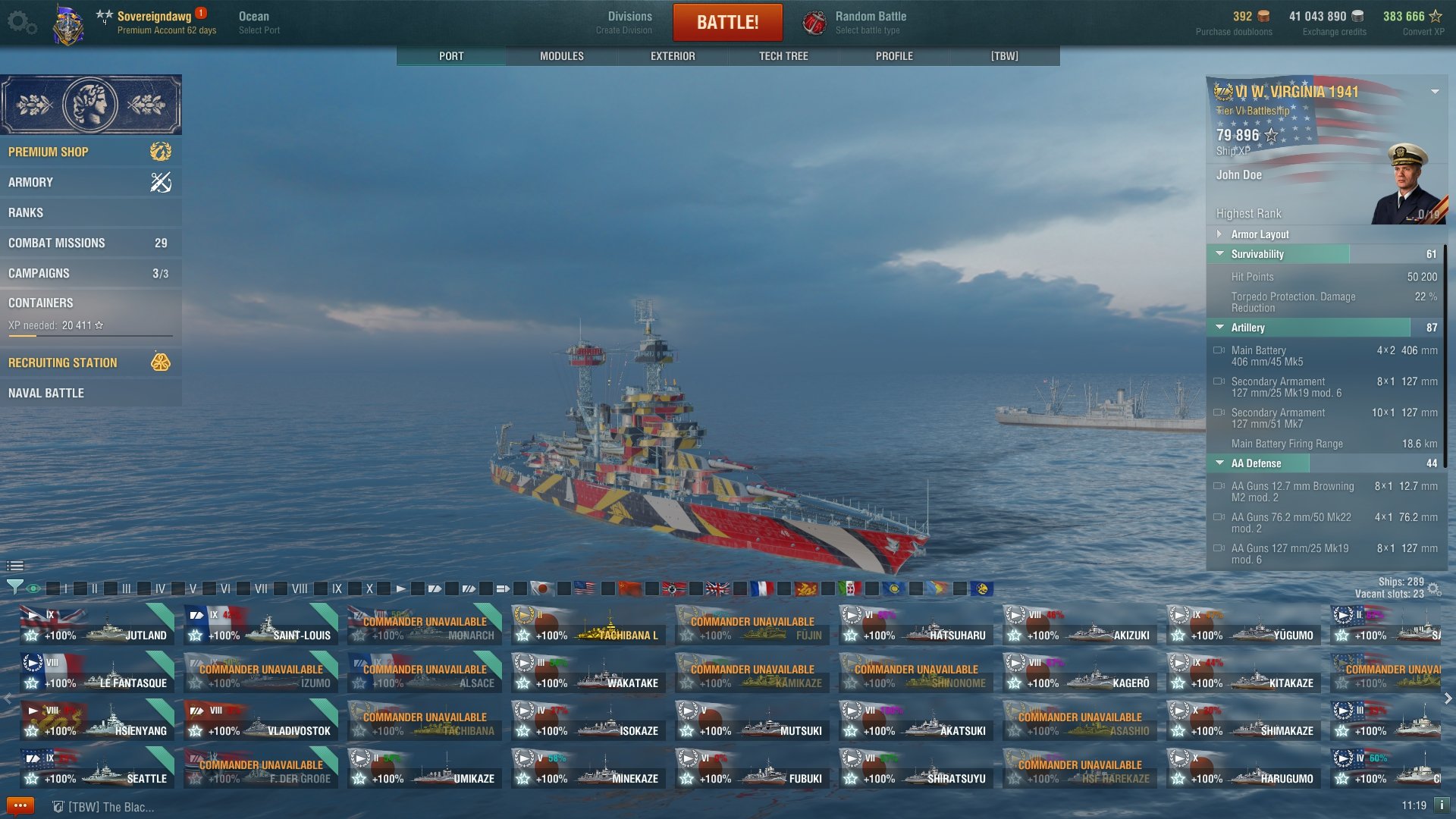Switch to the Modules tab
This screenshot has width=1456, height=819.
561,56
